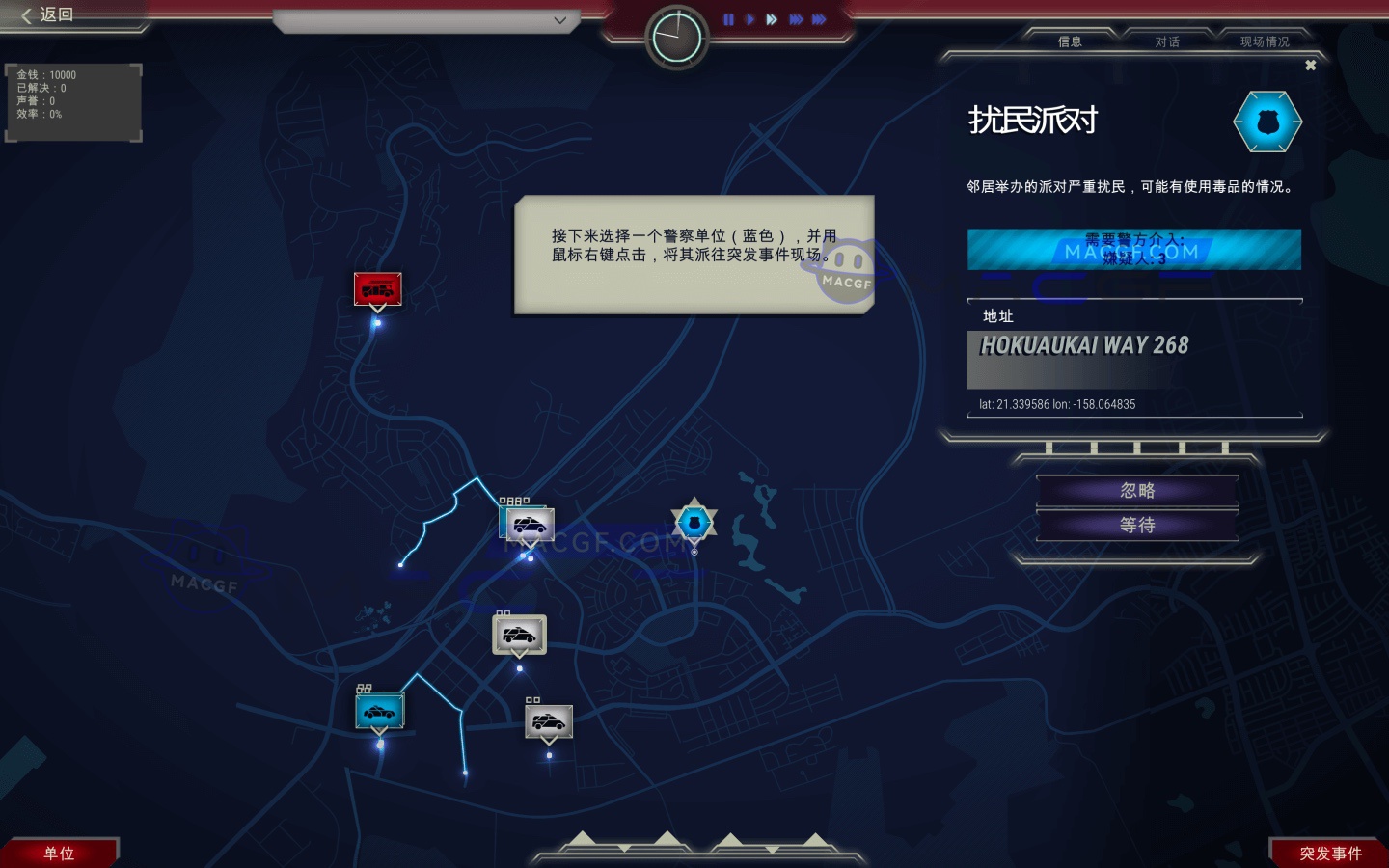Viewport: 1389px width, 868px height.
Task: Click the 需要警方介入 progress bar
Action: click(x=1133, y=249)
